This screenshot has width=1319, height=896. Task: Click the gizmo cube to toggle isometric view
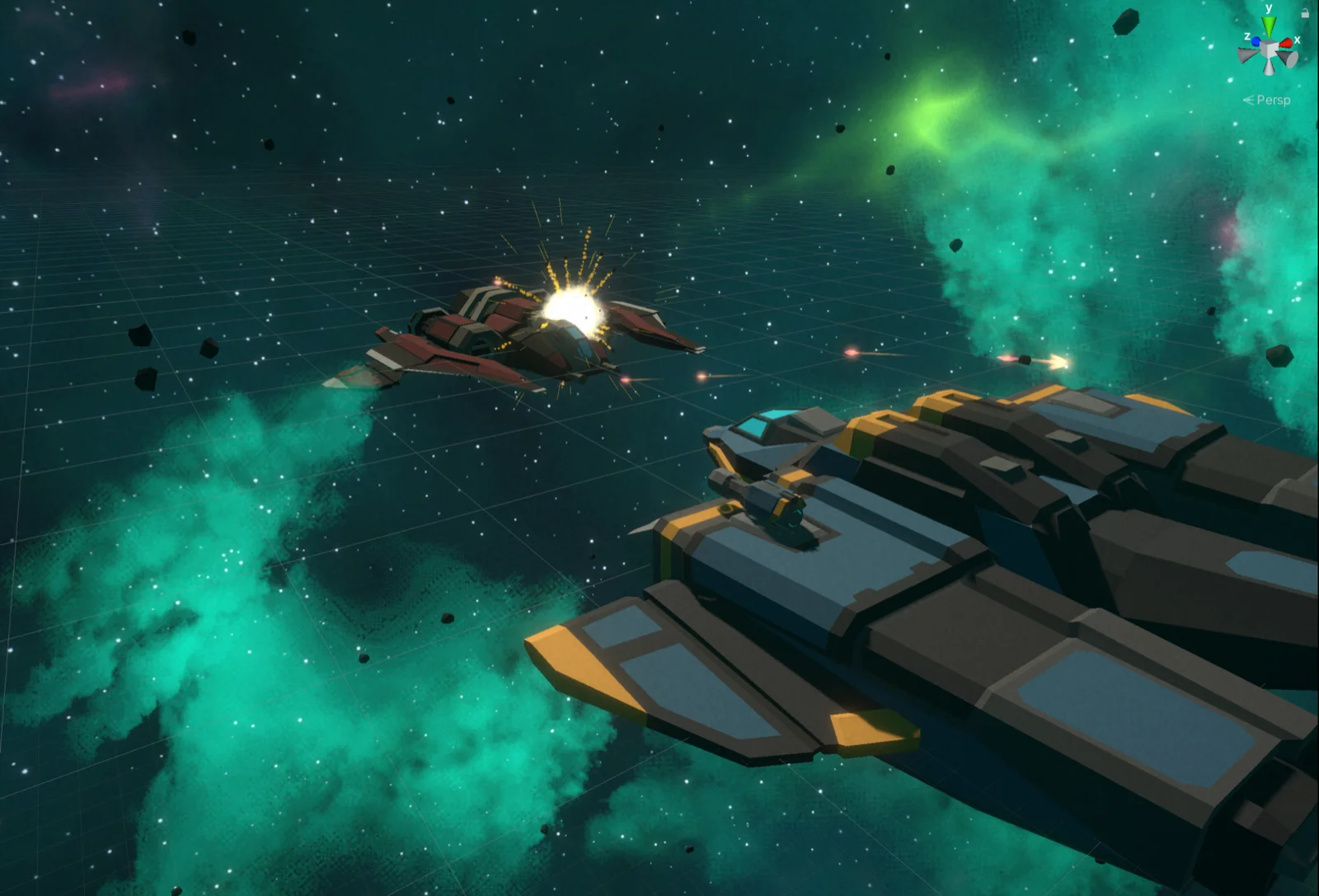1268,49
